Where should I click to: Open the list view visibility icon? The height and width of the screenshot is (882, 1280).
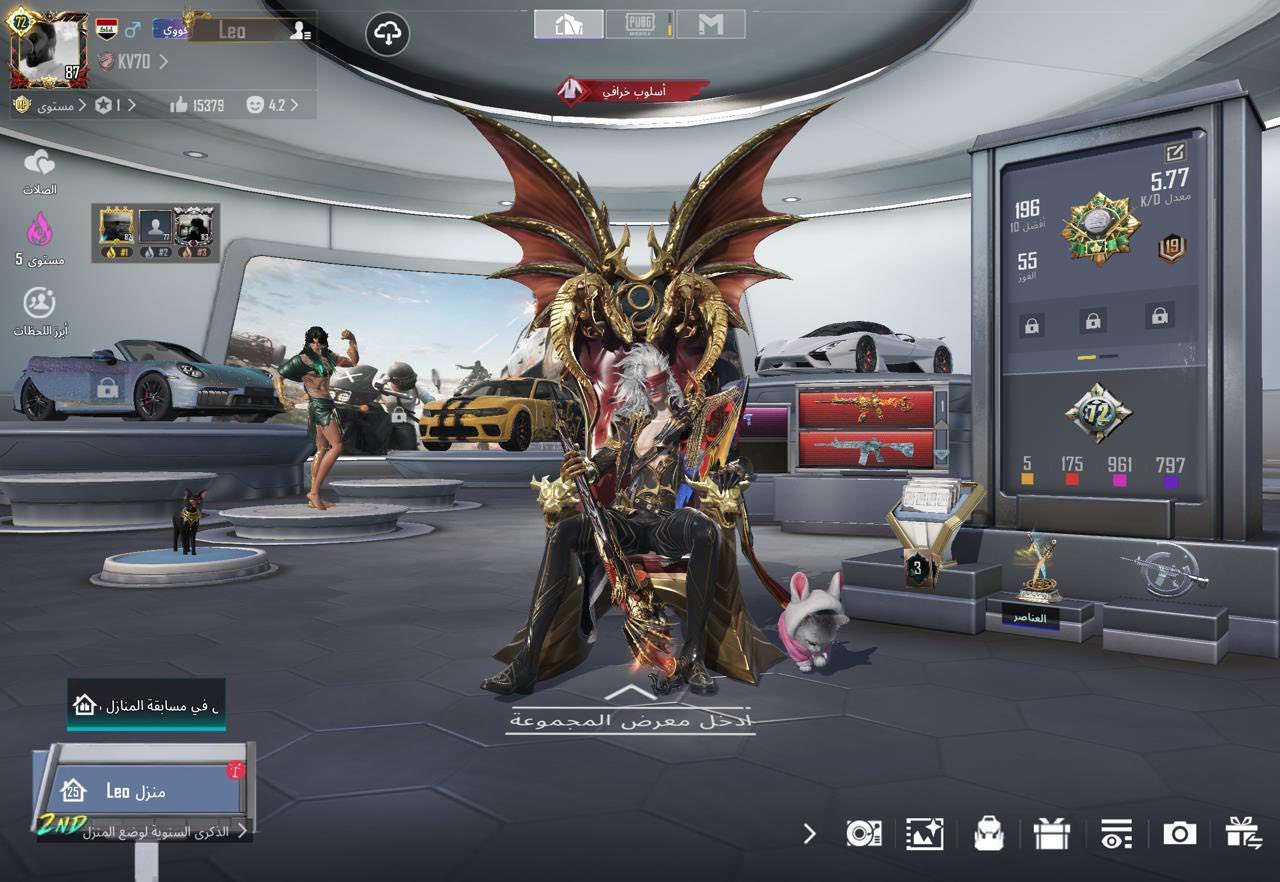tap(1115, 833)
